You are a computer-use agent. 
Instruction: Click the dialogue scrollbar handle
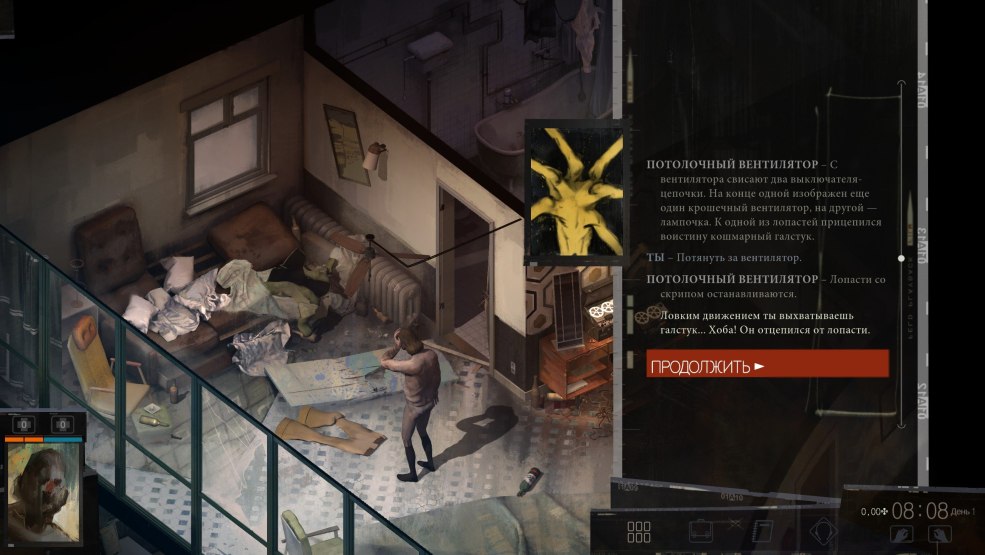pyautogui.click(x=901, y=258)
